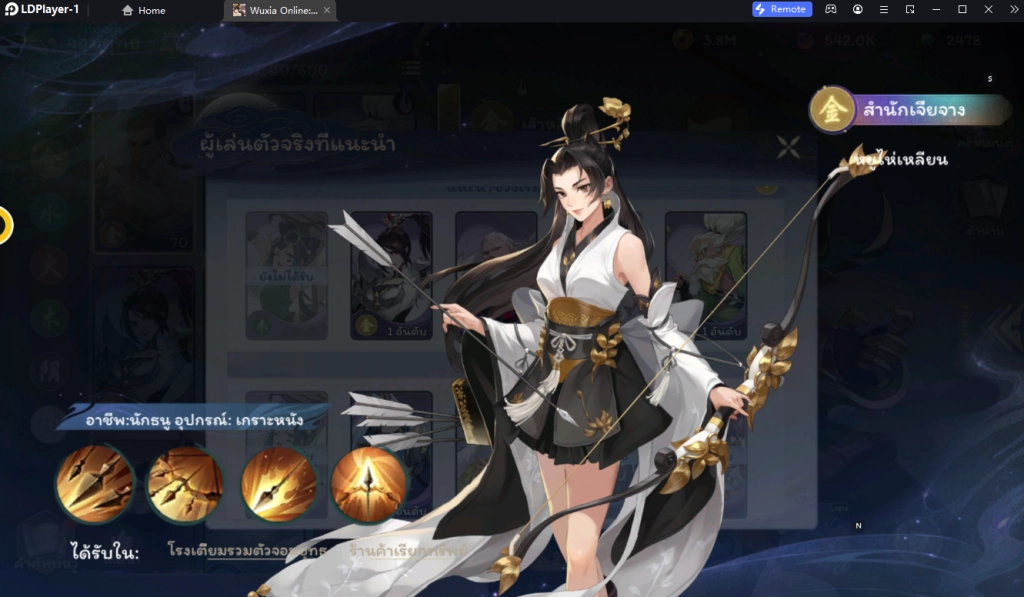Select the triple arrowheads skill icon
This screenshot has width=1024, height=597.
point(95,484)
